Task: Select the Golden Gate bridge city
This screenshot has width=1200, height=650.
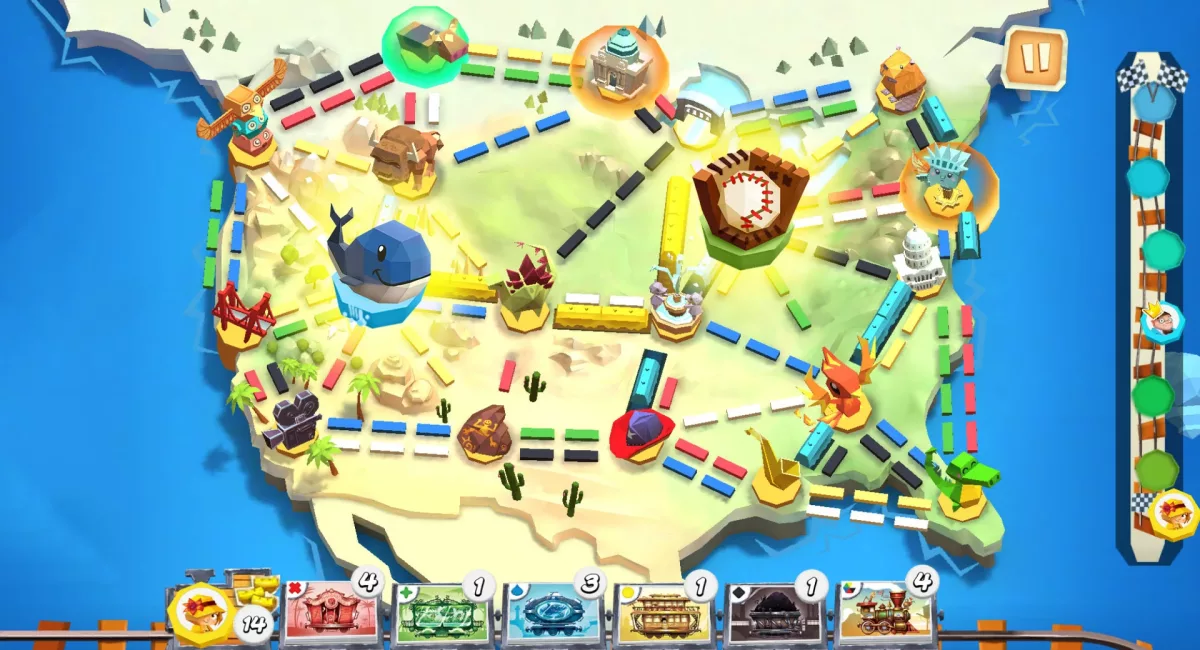Action: pyautogui.click(x=241, y=312)
